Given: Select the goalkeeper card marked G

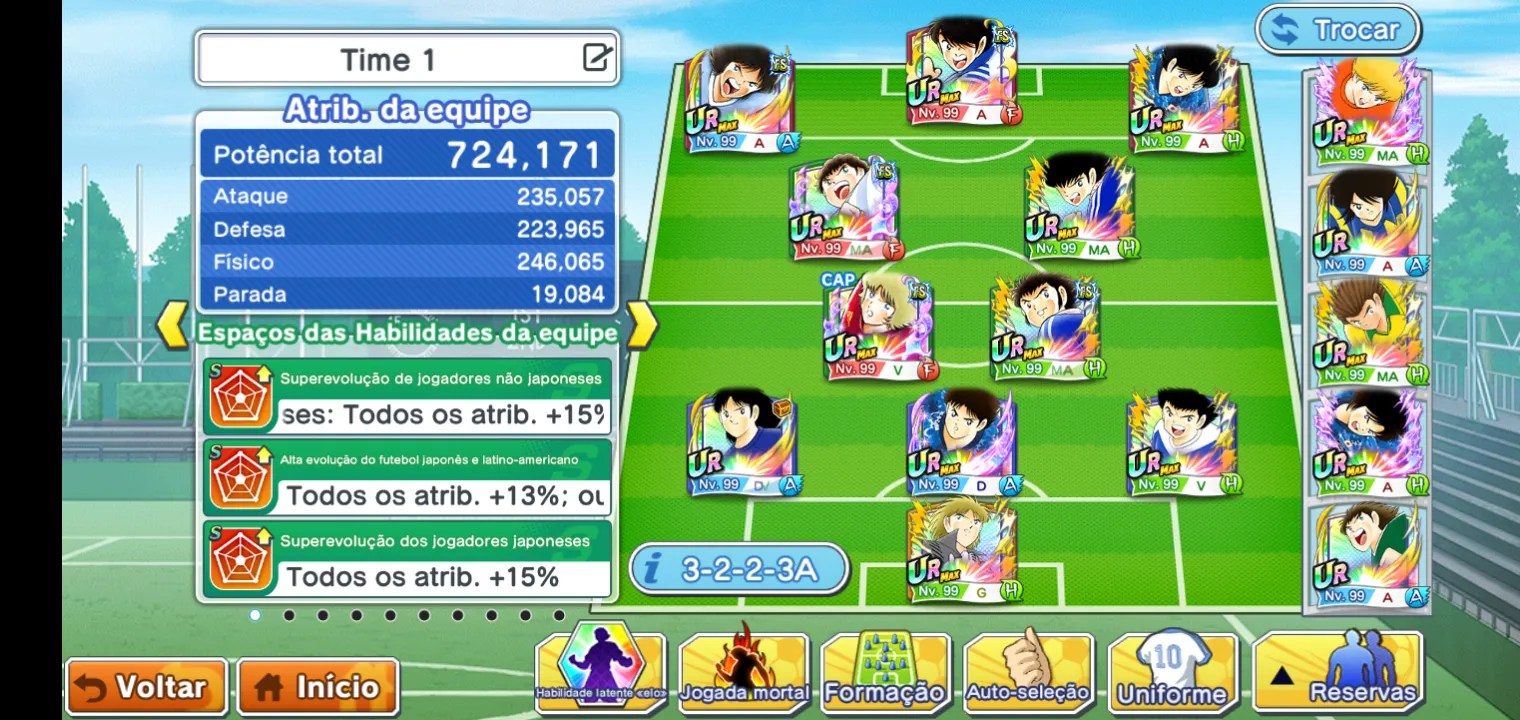Looking at the screenshot, I should pyautogui.click(x=962, y=551).
